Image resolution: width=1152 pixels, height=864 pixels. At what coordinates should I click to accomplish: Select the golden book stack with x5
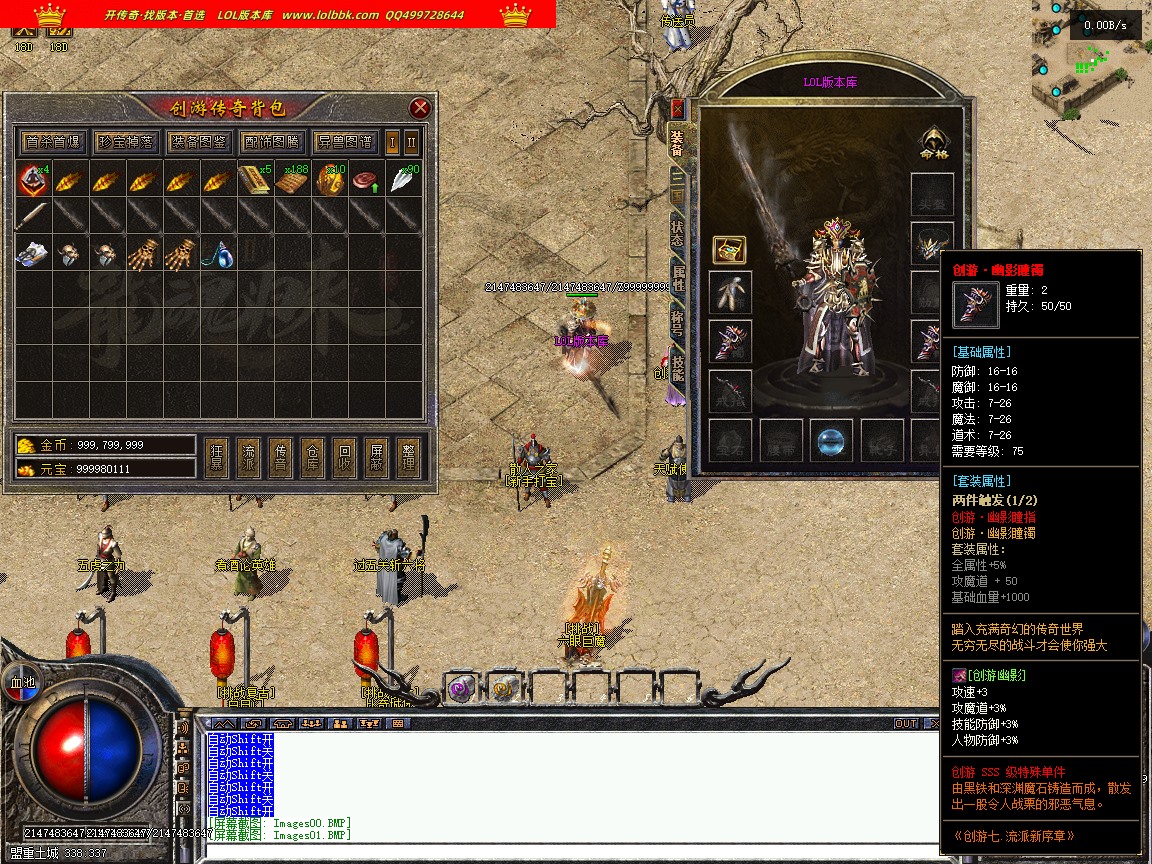pos(255,181)
